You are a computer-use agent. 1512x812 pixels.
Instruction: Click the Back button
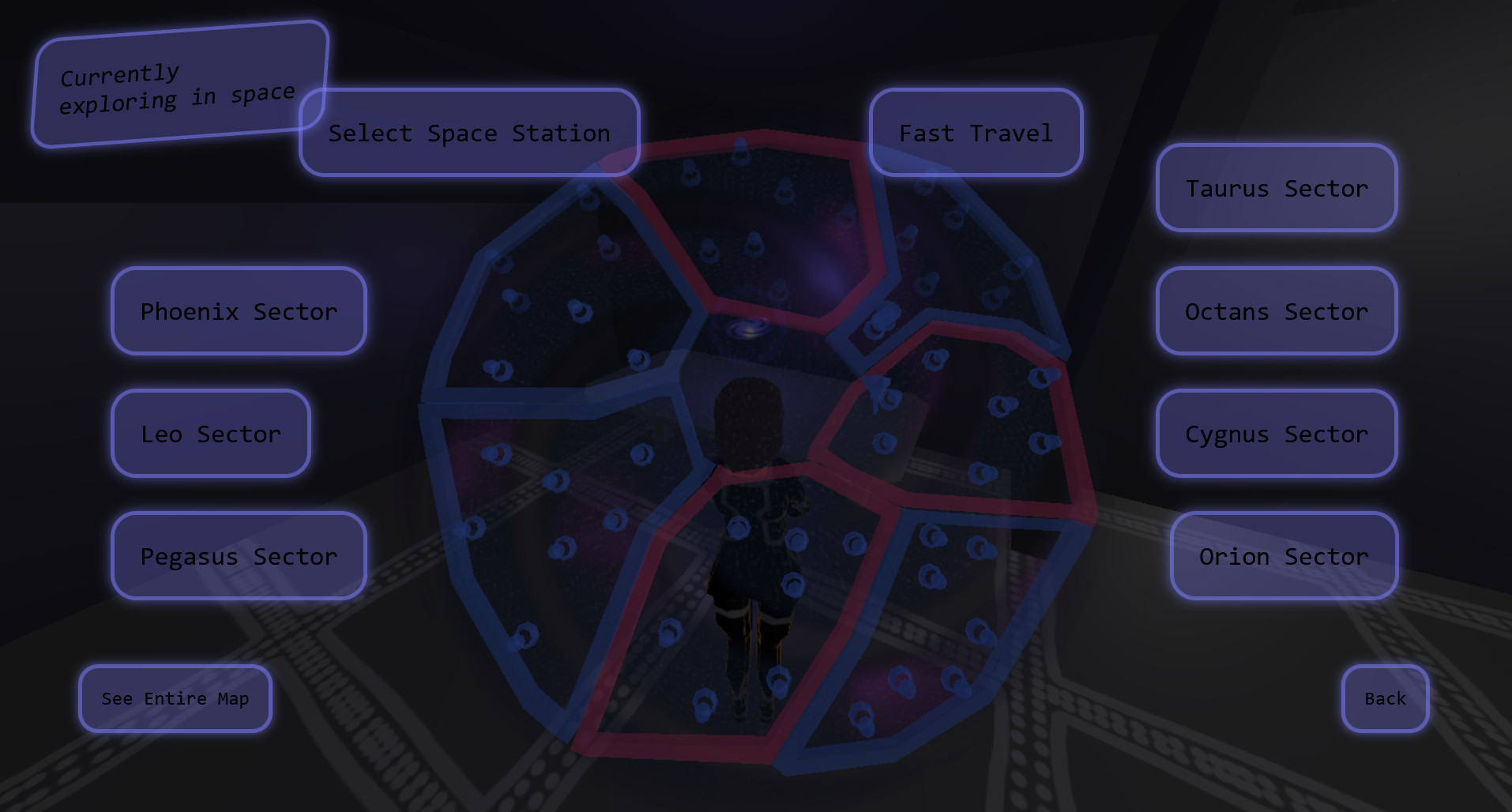1384,698
